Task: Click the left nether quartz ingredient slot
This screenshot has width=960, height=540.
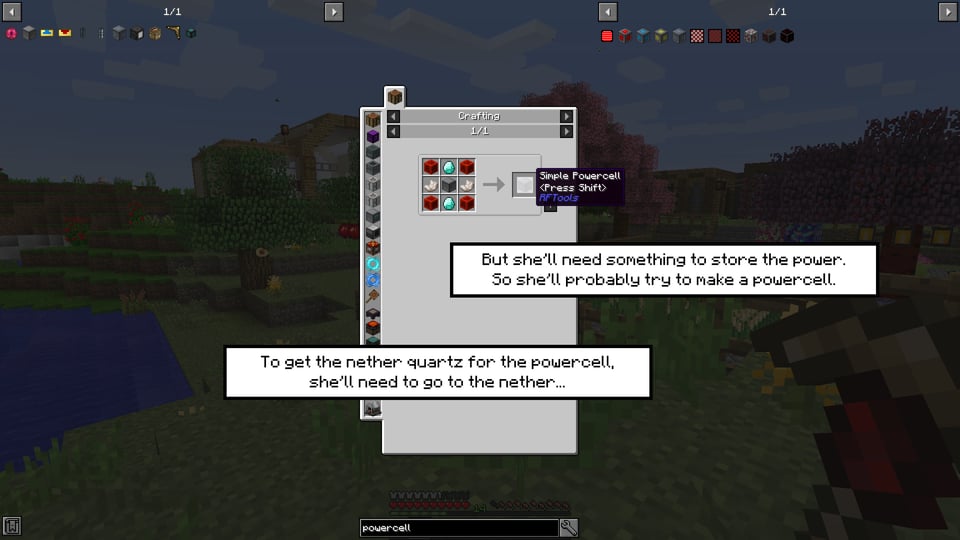Action: point(431,184)
